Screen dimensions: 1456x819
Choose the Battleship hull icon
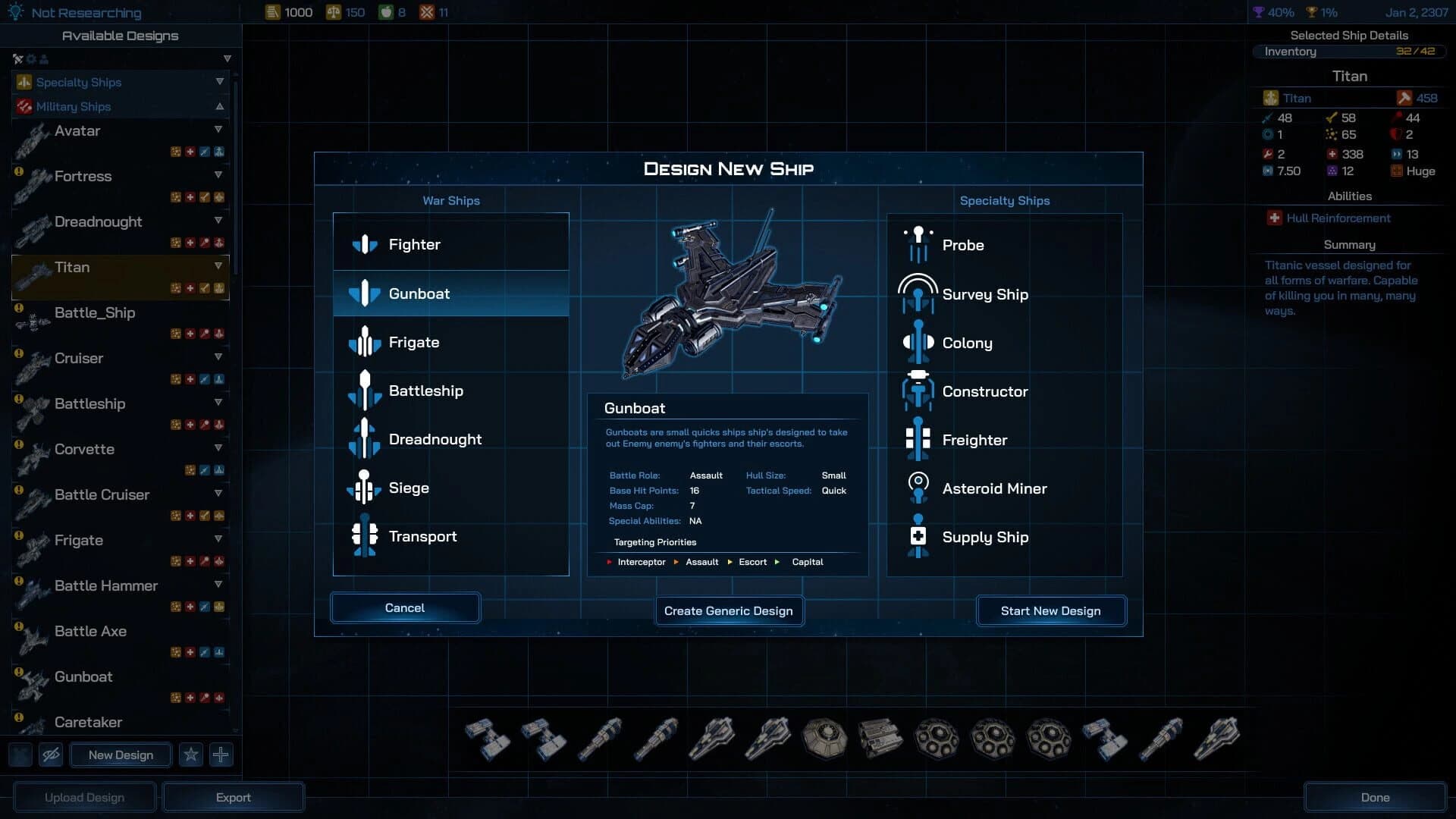click(366, 391)
